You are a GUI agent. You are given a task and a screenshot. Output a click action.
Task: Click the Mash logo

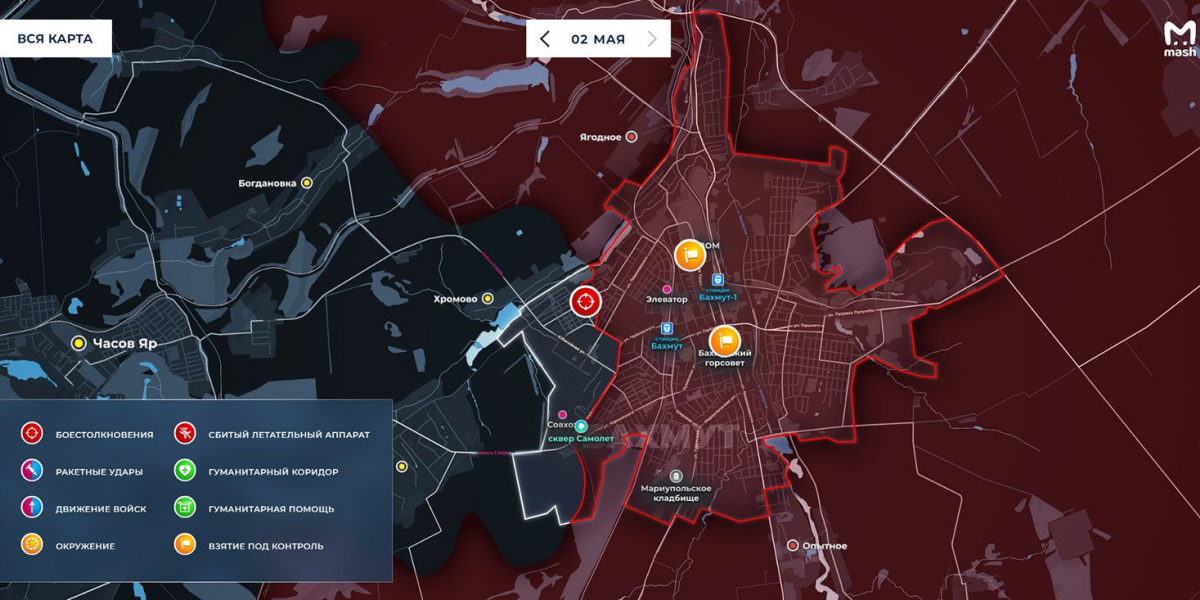[1179, 41]
